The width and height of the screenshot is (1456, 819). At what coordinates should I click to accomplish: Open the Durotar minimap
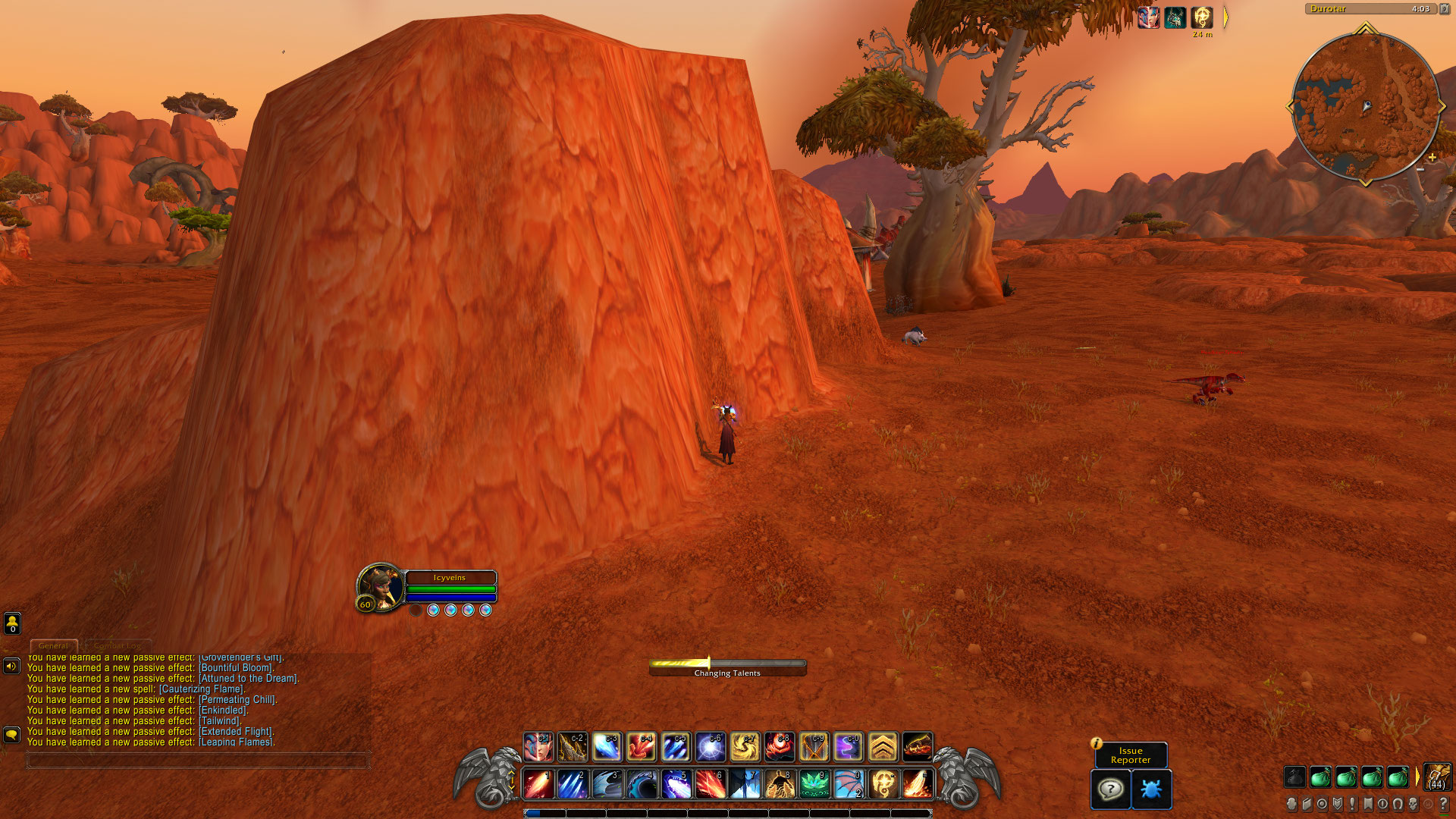coord(1365,106)
